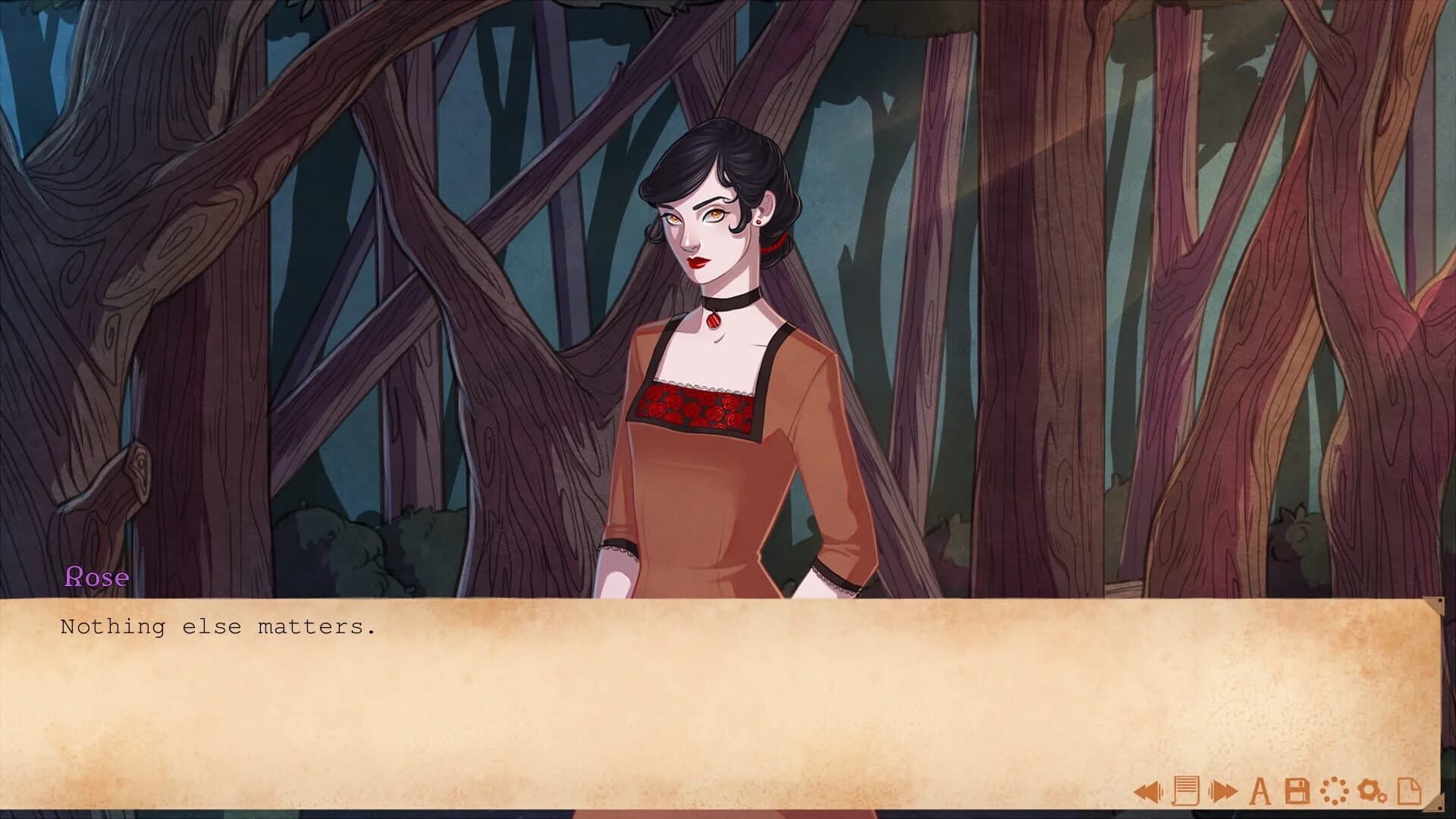Open the dialogue history scroll icon
Screen dimensions: 1456x819
tap(1187, 791)
